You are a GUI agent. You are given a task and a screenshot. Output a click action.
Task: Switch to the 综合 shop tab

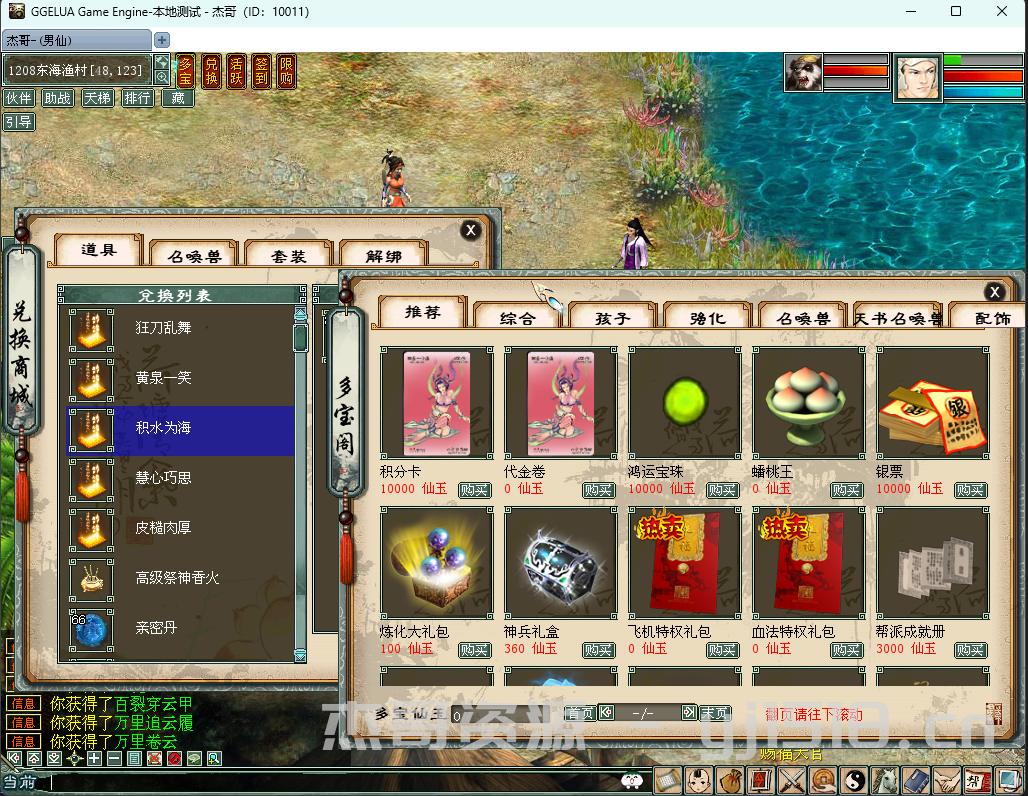coord(517,318)
